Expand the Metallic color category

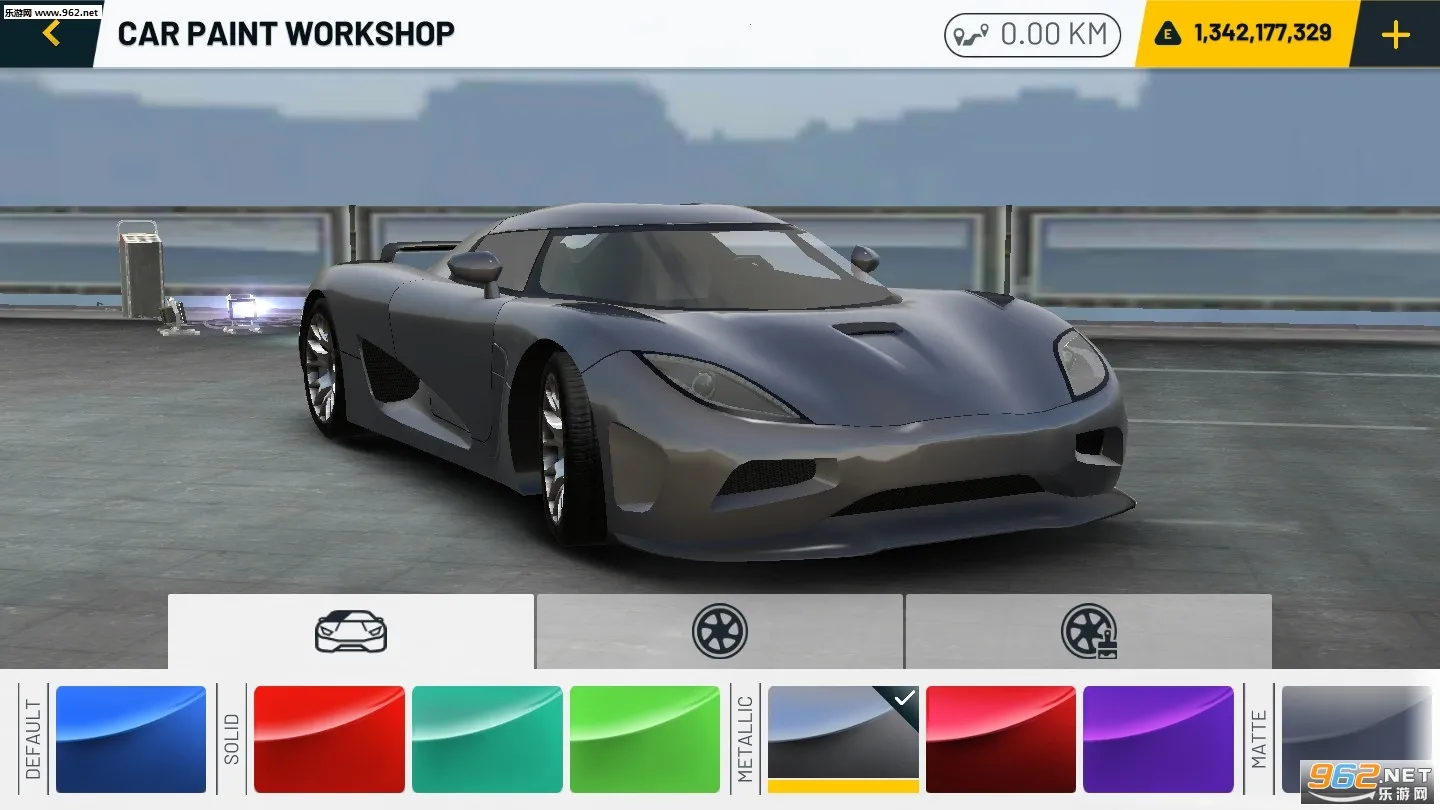[x=744, y=738]
